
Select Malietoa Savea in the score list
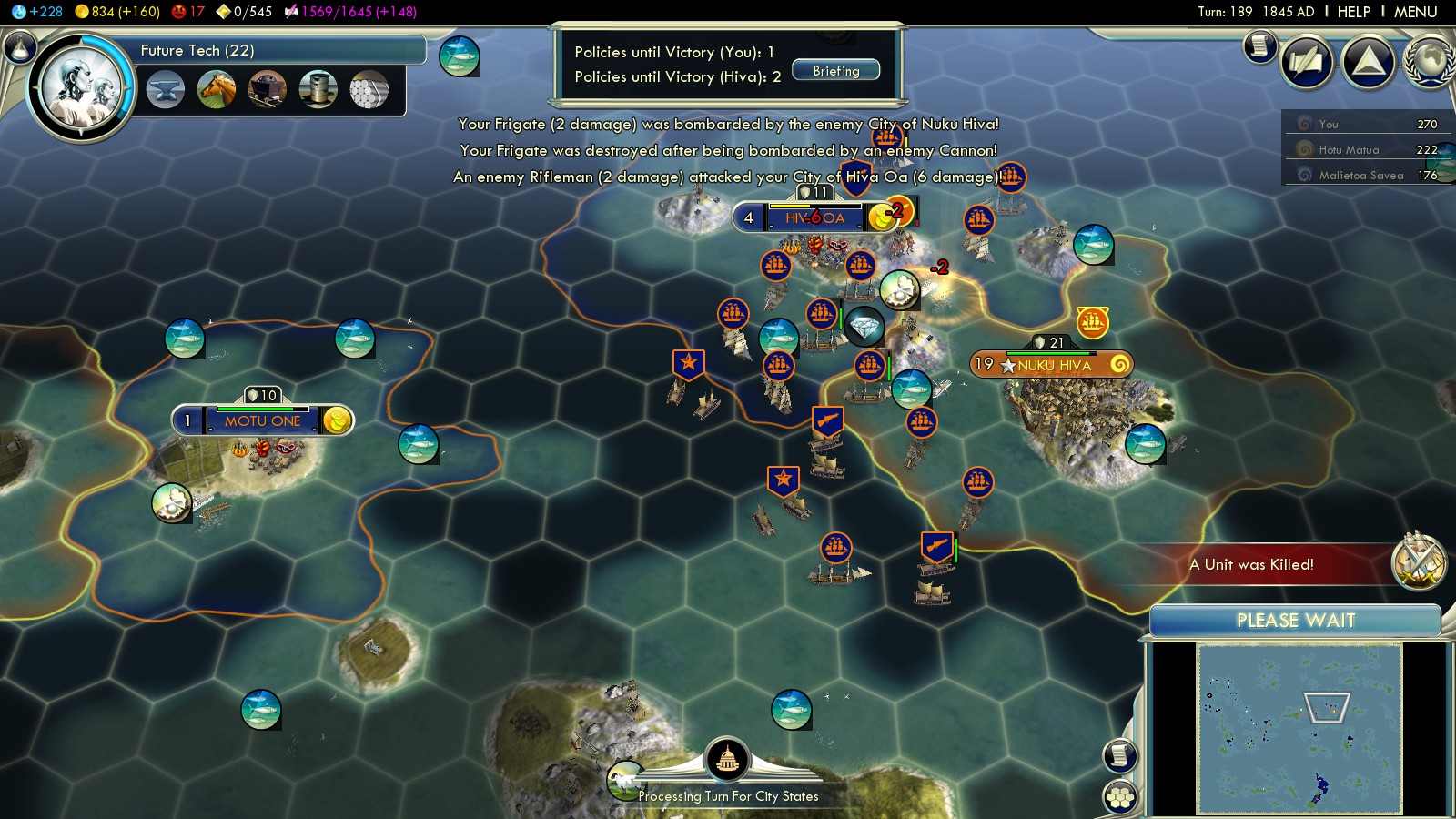tap(1360, 175)
